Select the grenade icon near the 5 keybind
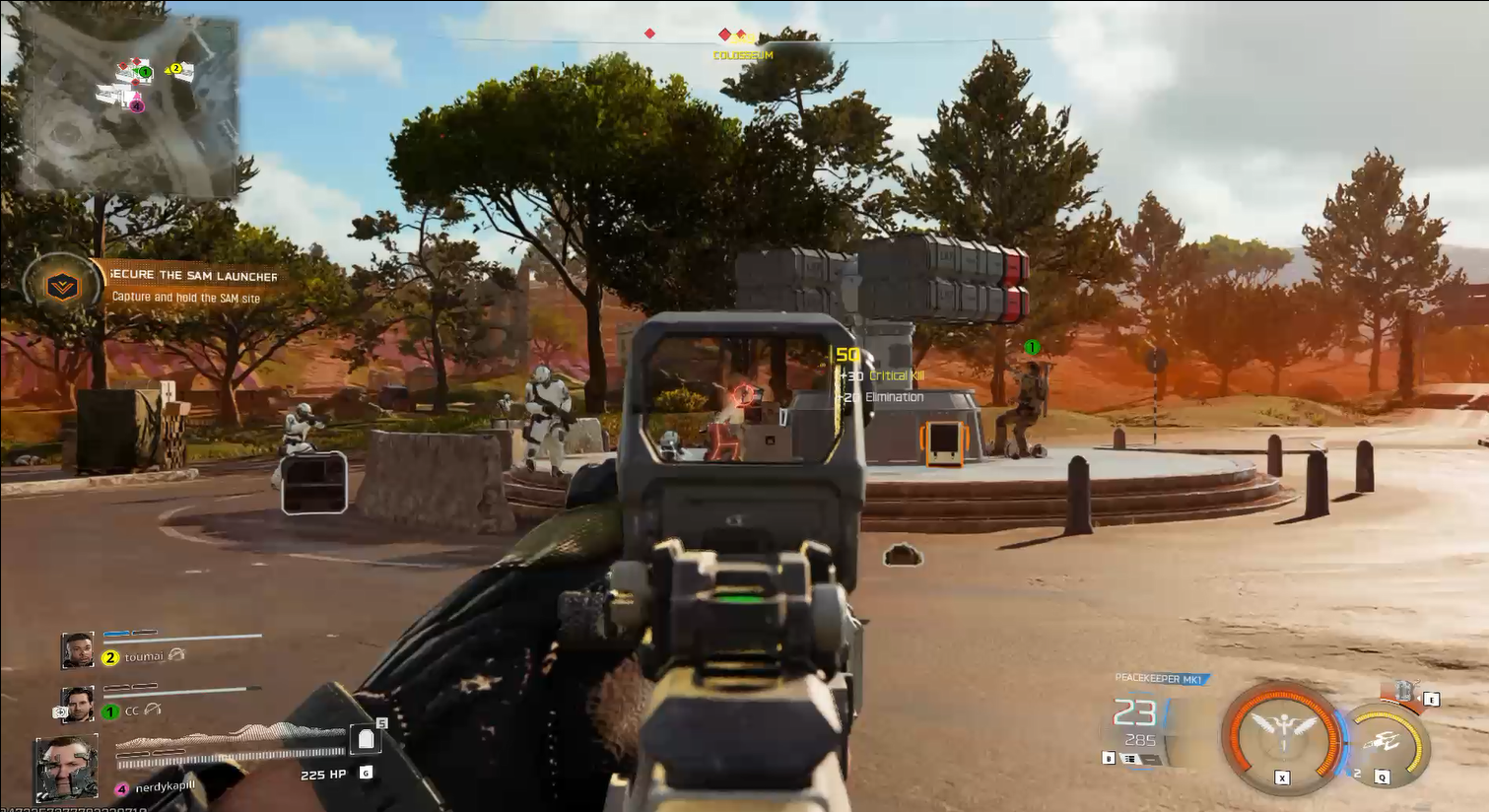The width and height of the screenshot is (1489, 812). pos(366,739)
